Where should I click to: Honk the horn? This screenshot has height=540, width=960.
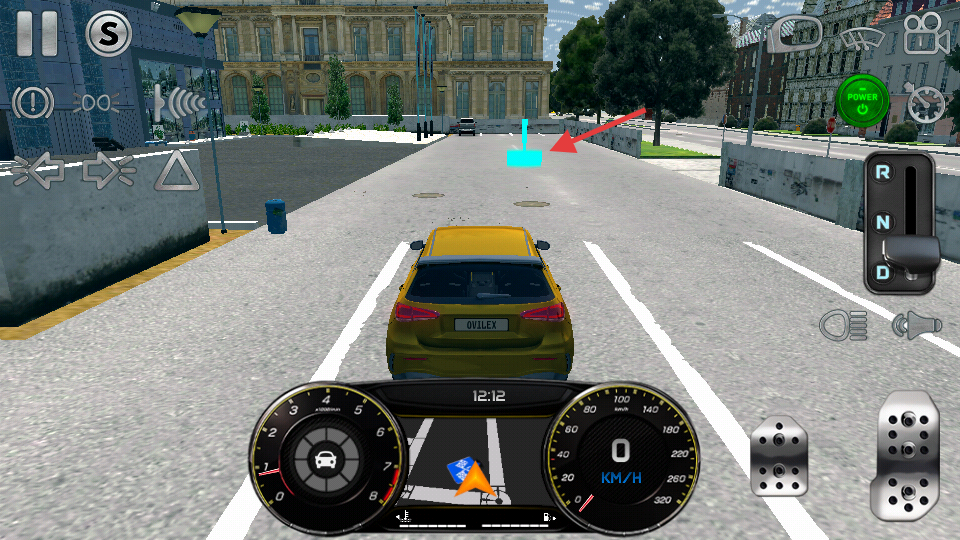click(916, 324)
